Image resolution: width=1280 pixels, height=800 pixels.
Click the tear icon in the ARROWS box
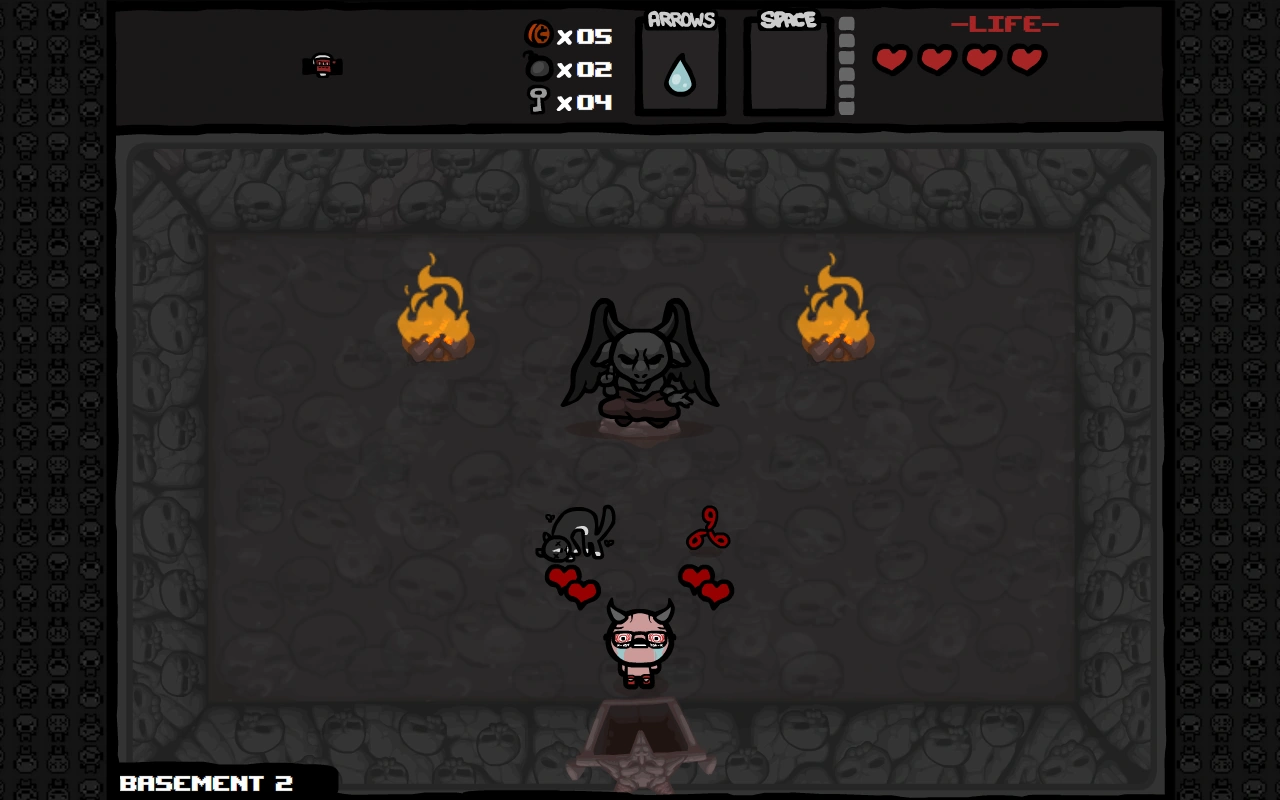point(680,72)
